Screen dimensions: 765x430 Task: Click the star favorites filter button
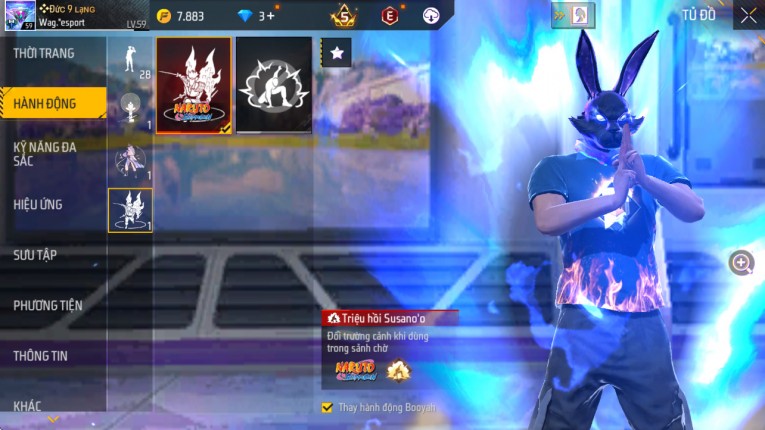(336, 53)
